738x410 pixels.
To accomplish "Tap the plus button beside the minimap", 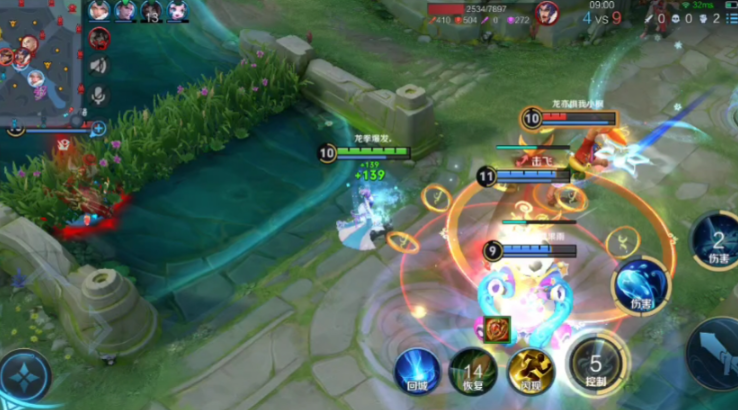I will point(98,128).
